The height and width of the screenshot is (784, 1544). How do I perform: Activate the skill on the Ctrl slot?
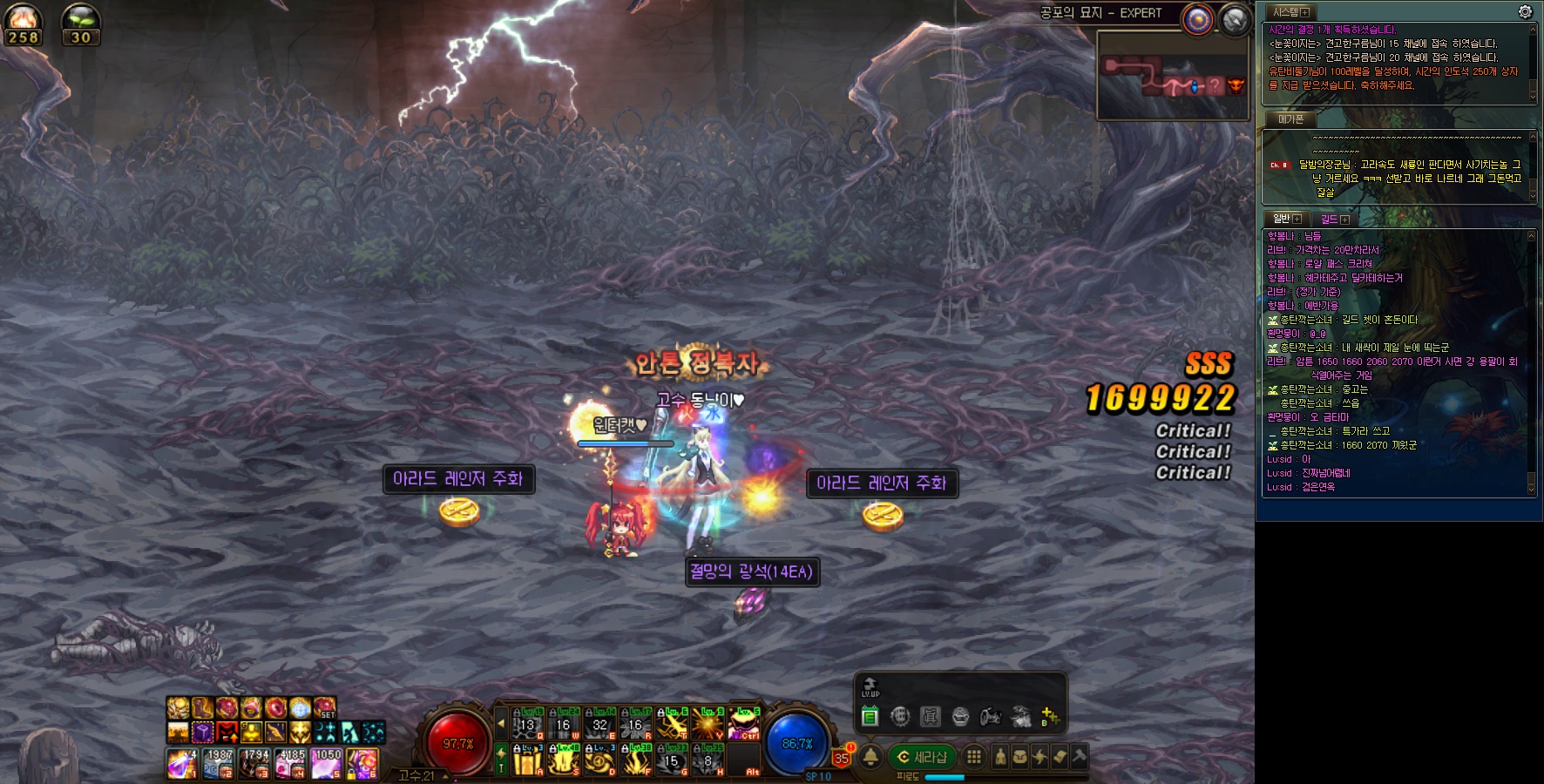pos(744,725)
